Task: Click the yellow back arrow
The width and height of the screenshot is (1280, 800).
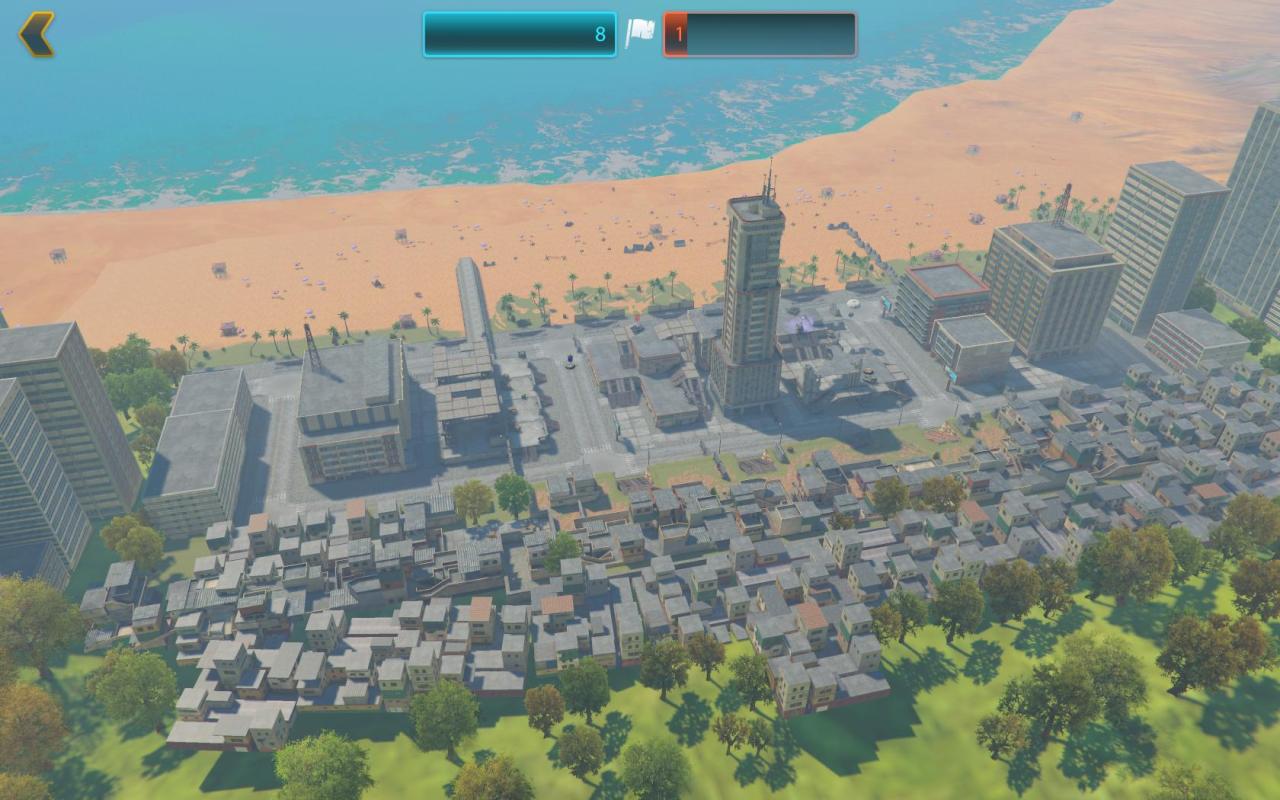Action: 37,33
